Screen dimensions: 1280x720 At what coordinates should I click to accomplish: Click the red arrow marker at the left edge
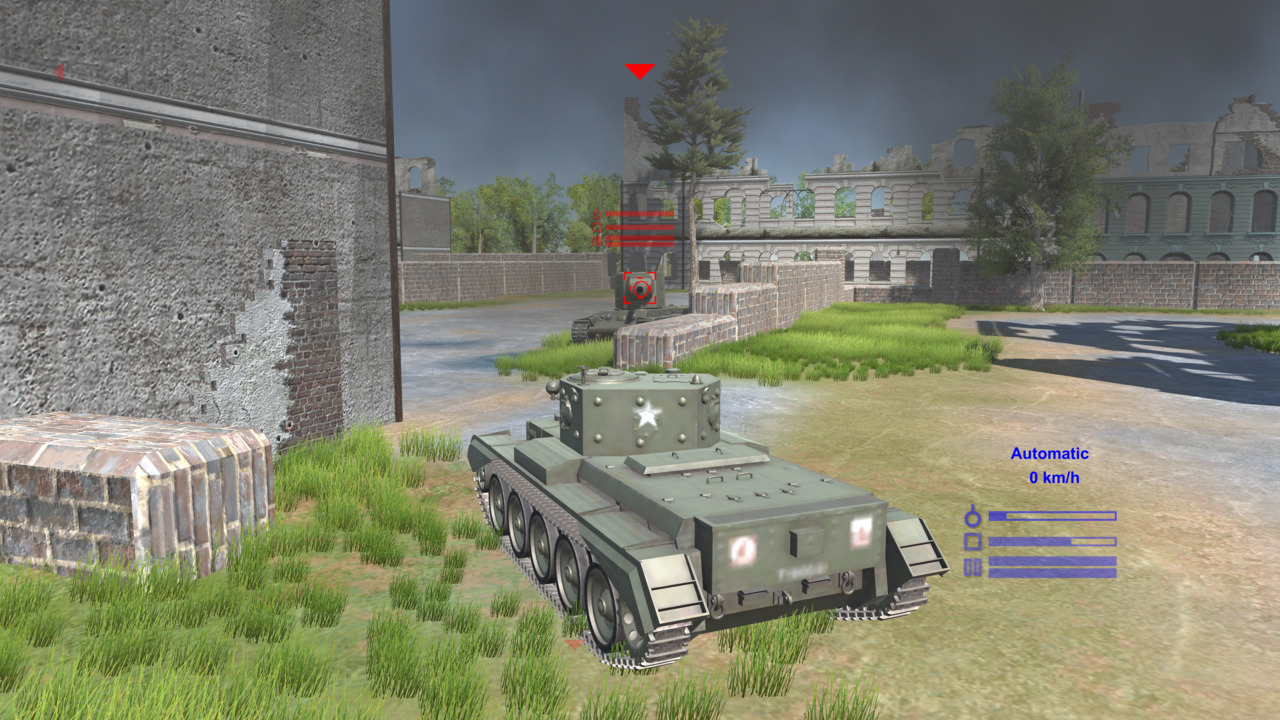57,71
